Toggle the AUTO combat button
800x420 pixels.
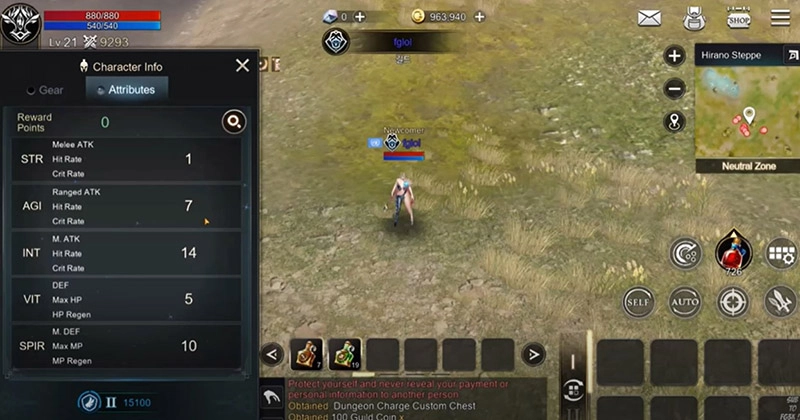(x=685, y=300)
